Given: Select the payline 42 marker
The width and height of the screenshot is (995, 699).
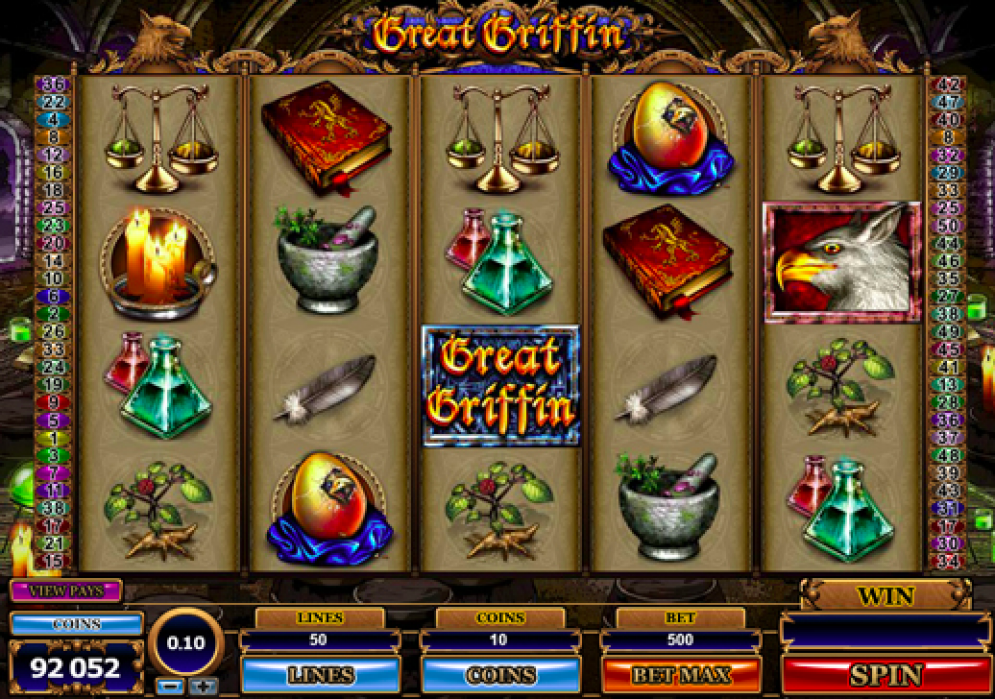Looking at the screenshot, I should point(948,84).
